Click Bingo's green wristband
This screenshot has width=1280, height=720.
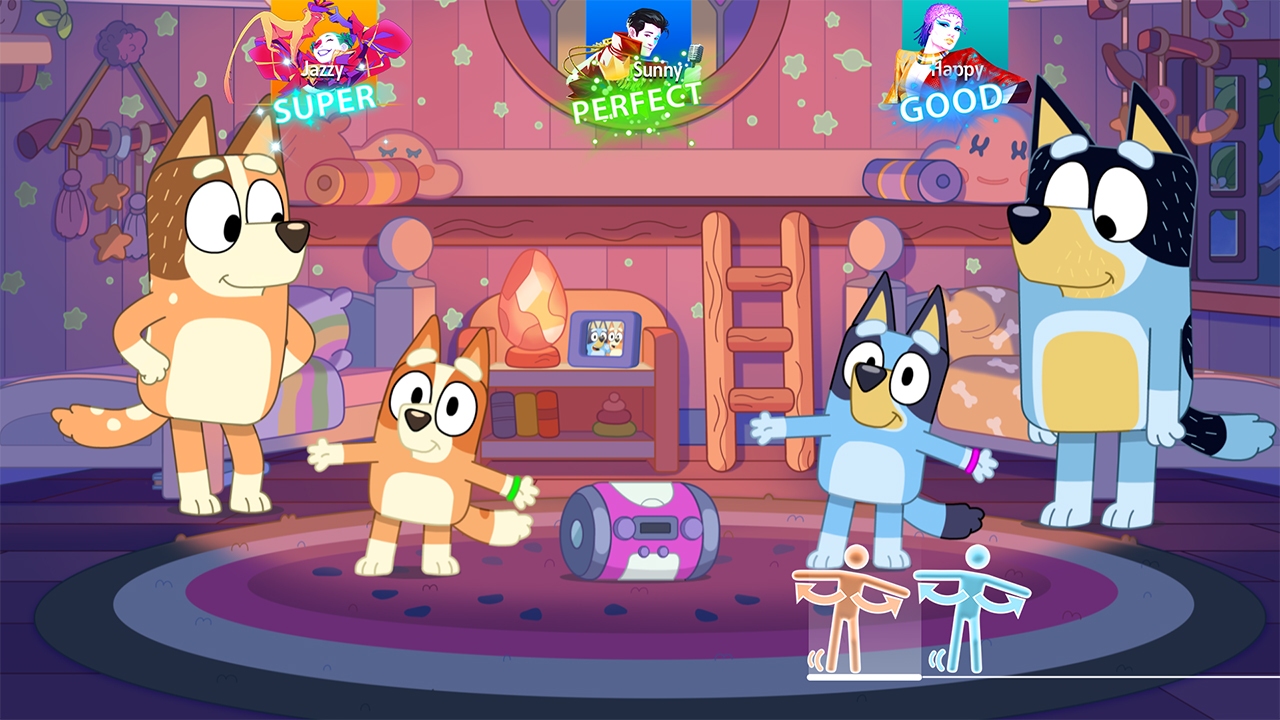tap(513, 488)
